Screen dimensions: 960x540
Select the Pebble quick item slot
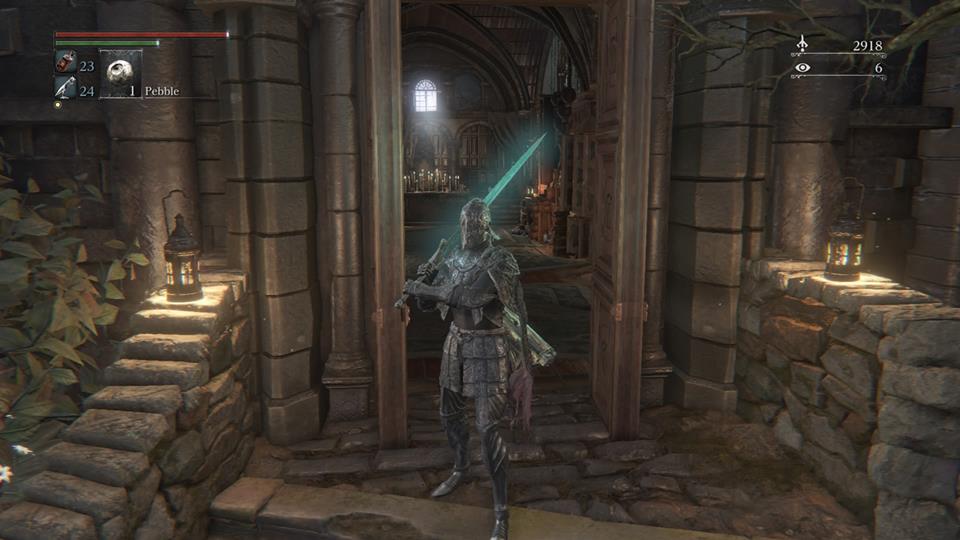pyautogui.click(x=120, y=73)
